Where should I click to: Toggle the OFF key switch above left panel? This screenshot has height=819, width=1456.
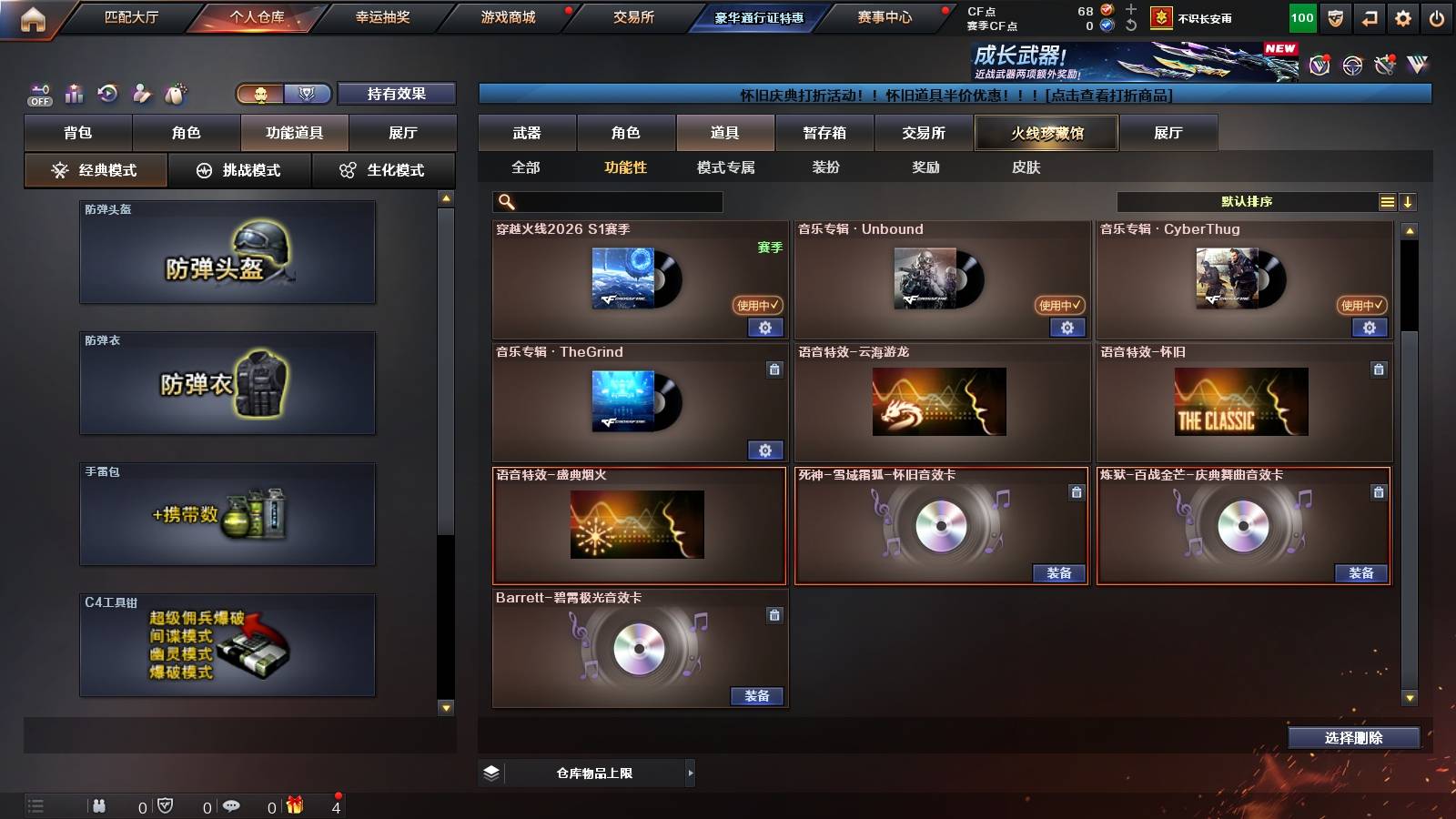(x=38, y=93)
